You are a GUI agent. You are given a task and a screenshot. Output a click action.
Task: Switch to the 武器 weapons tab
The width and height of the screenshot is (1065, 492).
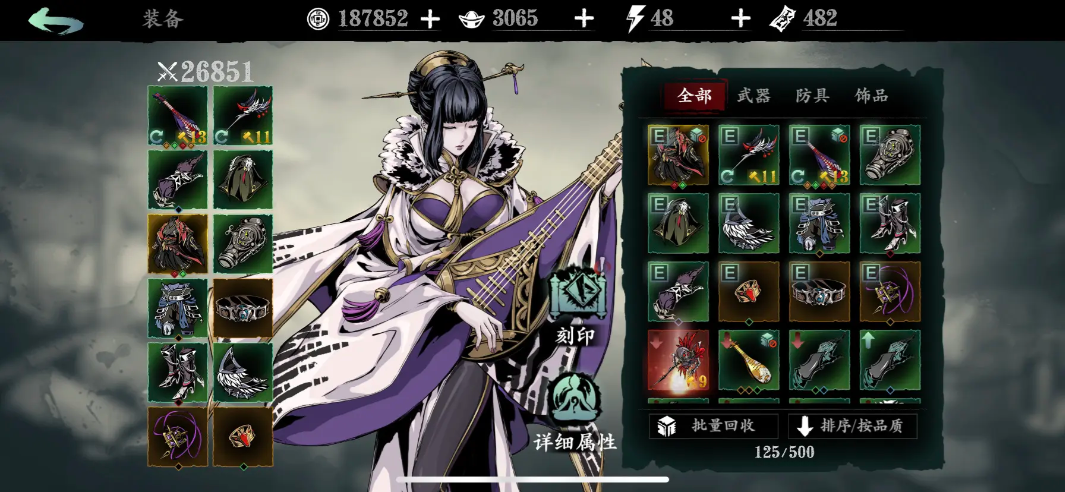[754, 96]
